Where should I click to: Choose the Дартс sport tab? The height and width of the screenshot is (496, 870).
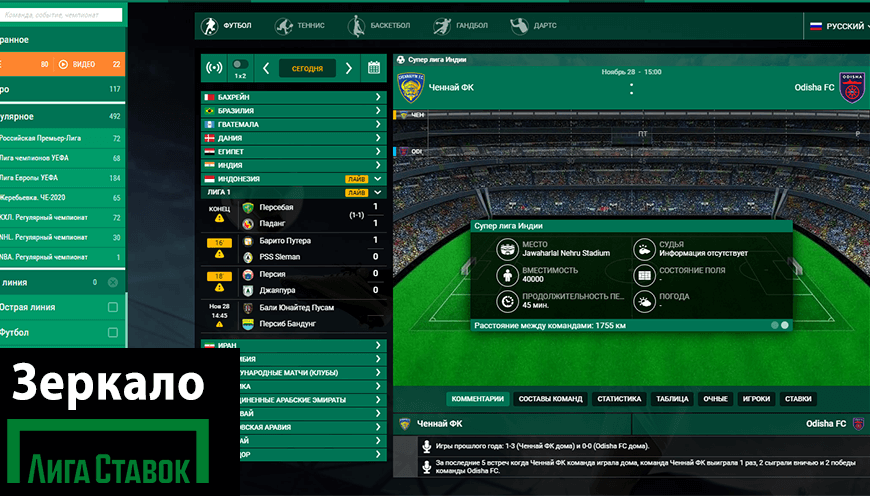coord(533,25)
